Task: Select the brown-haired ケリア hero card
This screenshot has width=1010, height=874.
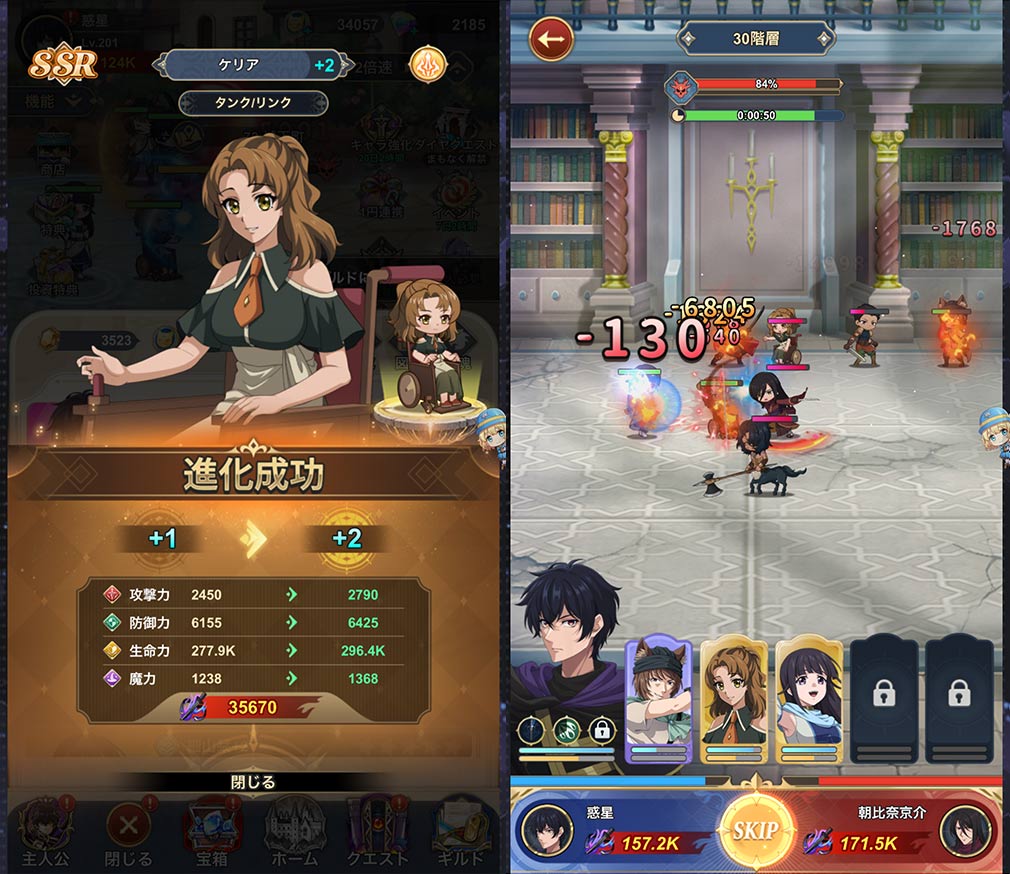Action: pos(734,700)
